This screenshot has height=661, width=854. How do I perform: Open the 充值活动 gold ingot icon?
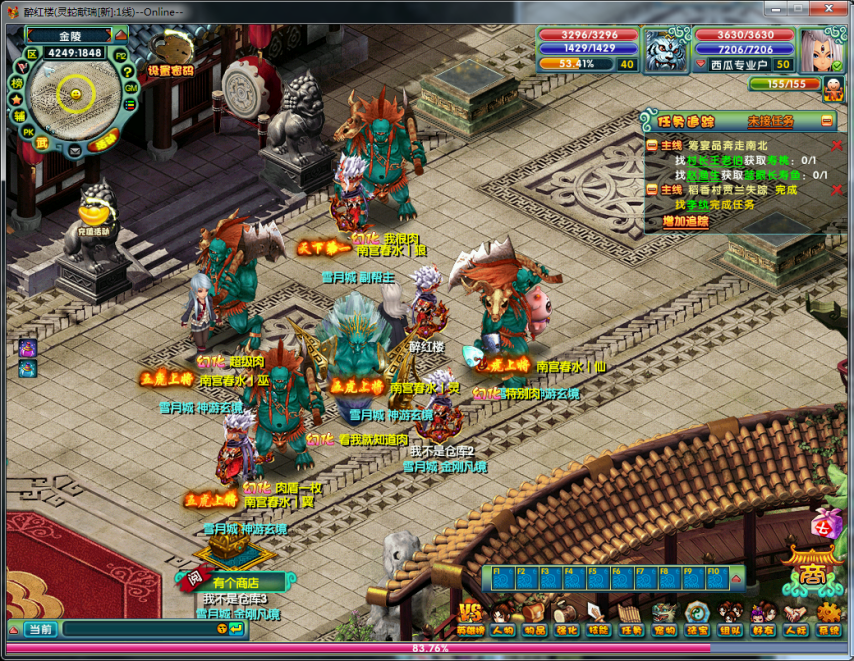click(x=93, y=215)
